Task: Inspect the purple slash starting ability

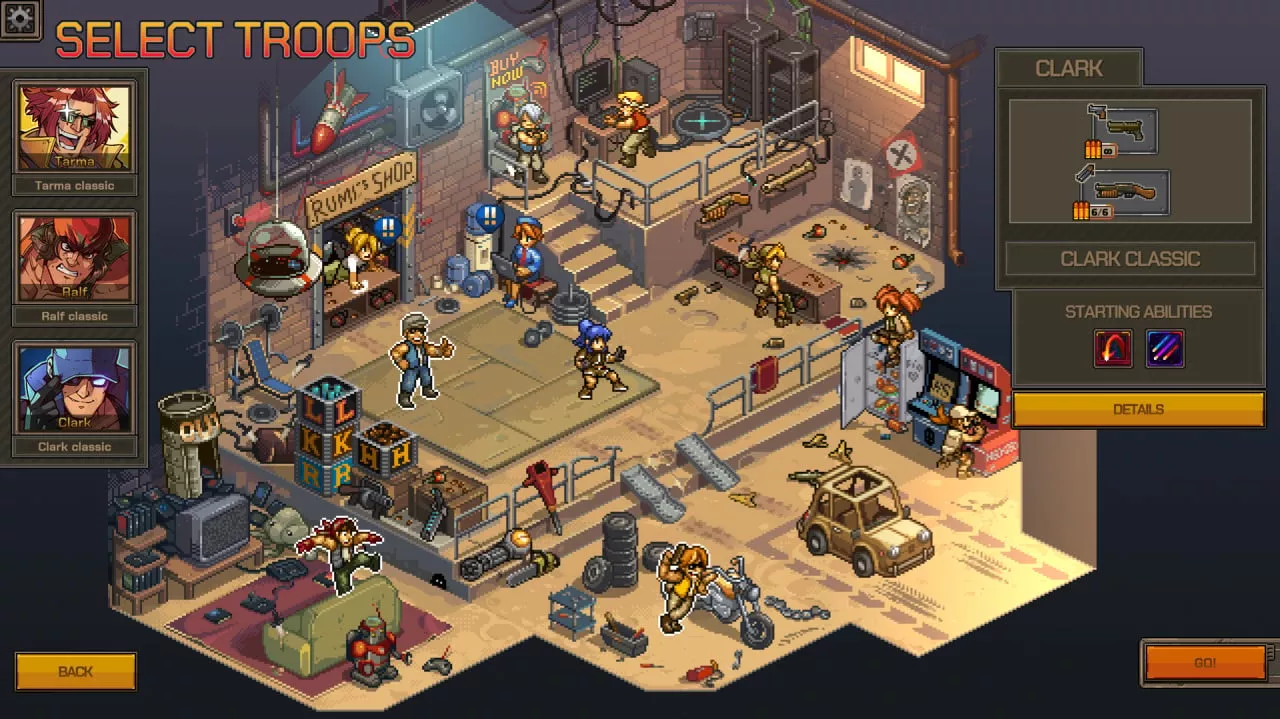Action: [1165, 349]
